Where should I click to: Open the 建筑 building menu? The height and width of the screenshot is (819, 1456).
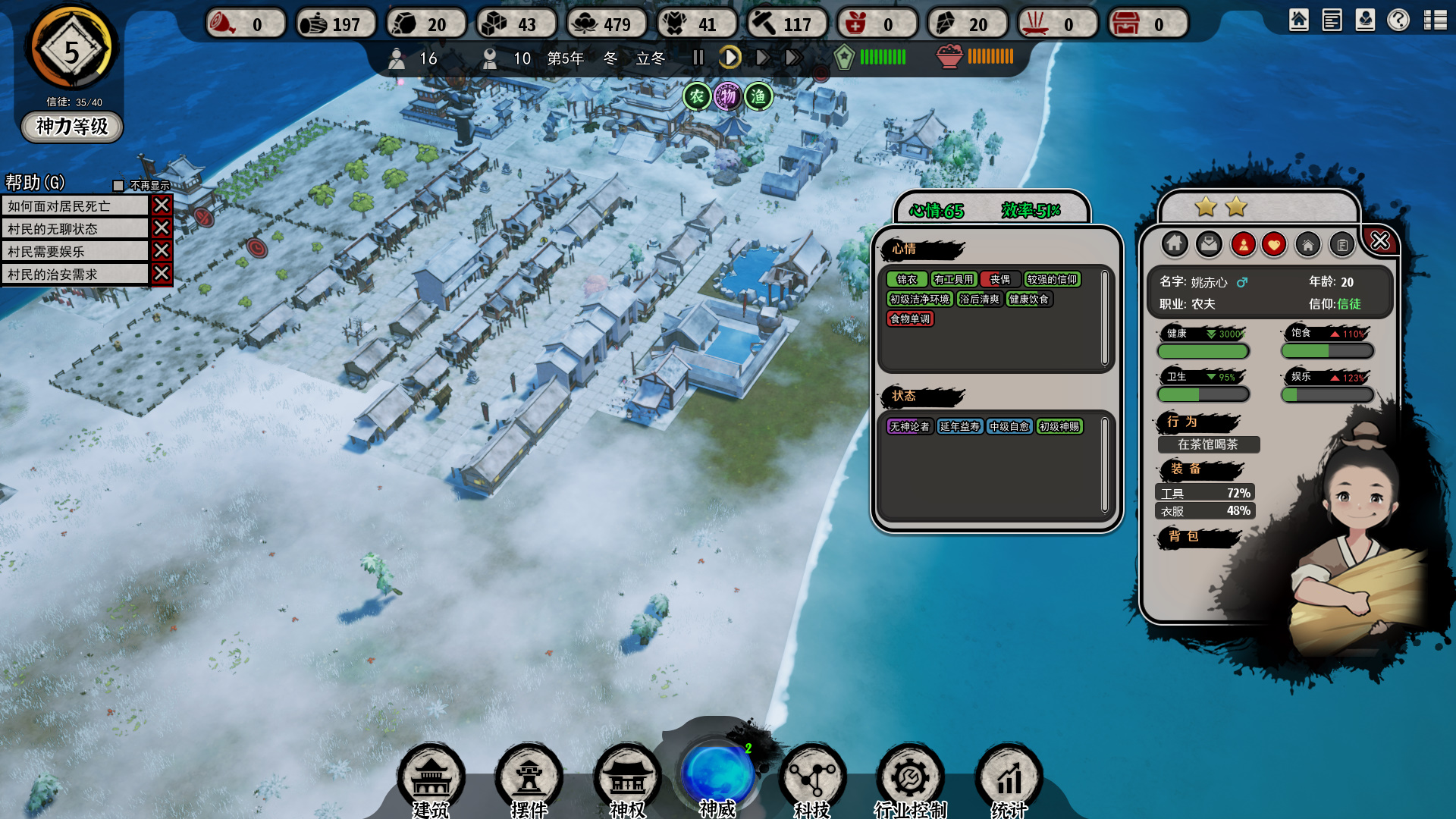(x=431, y=779)
